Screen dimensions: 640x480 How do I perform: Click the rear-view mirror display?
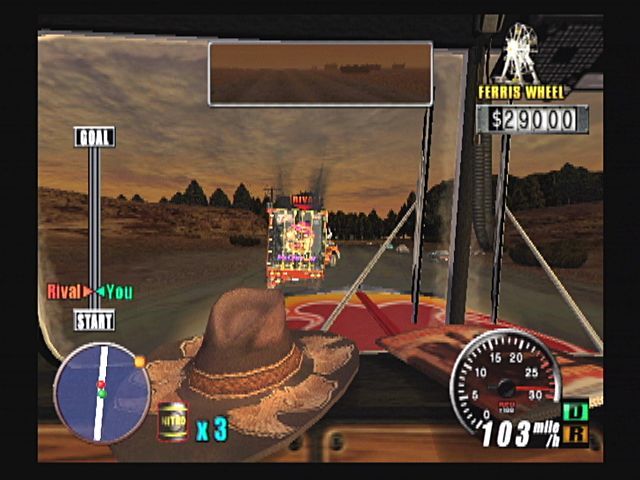(x=320, y=73)
